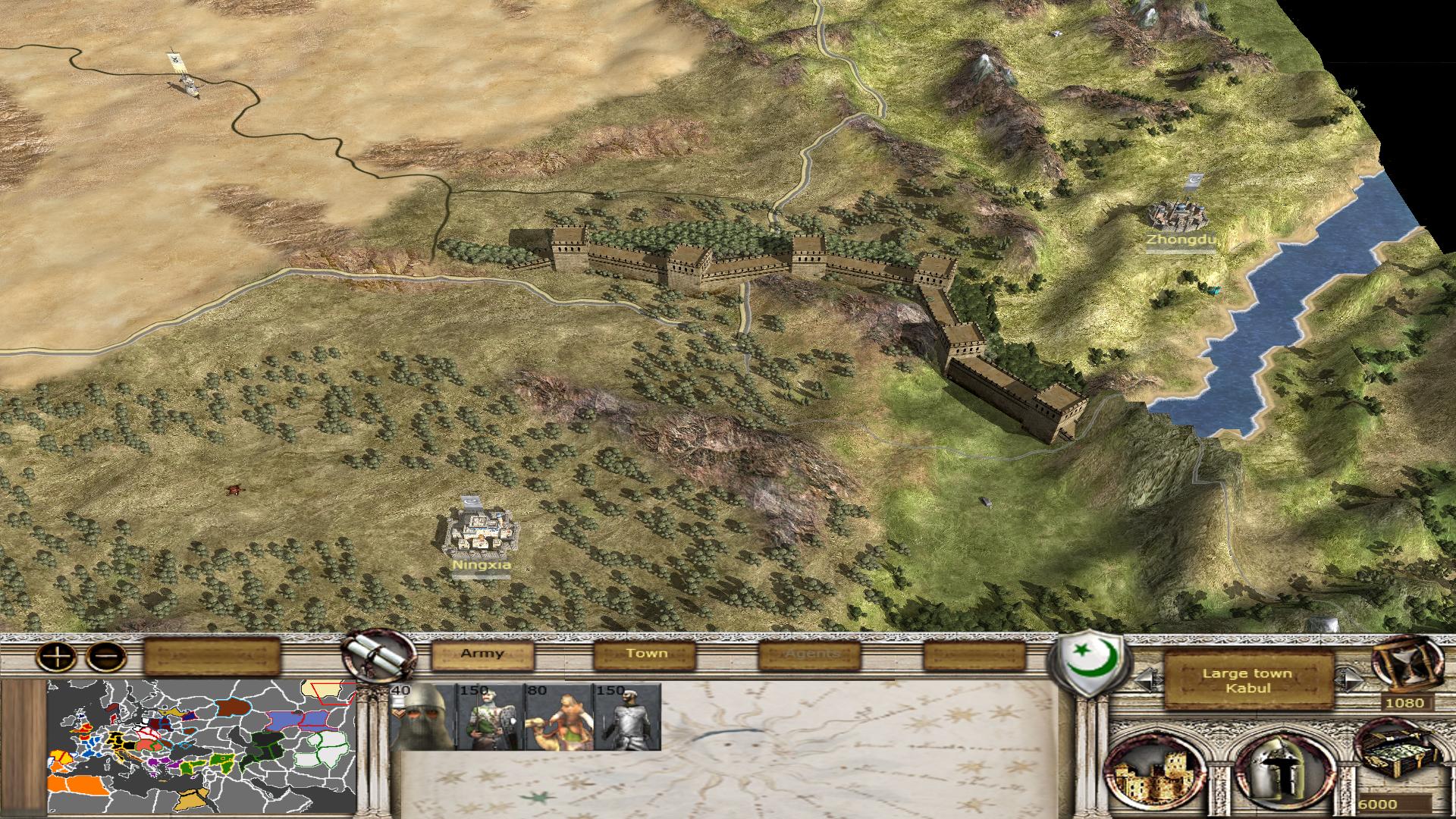Switch to the Army tab
This screenshot has height=819, width=1456.
482,654
